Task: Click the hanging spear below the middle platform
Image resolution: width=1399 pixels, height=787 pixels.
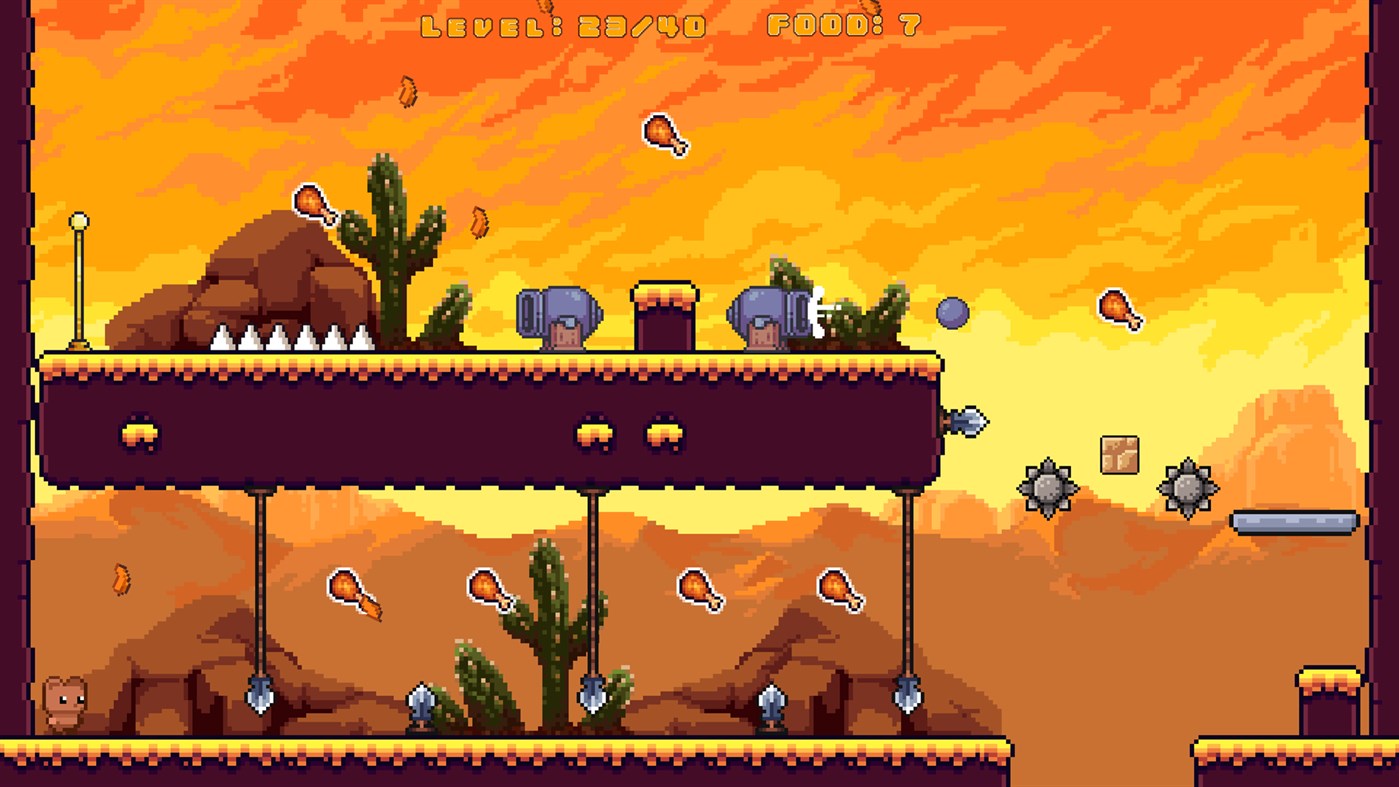Action: pos(595,695)
